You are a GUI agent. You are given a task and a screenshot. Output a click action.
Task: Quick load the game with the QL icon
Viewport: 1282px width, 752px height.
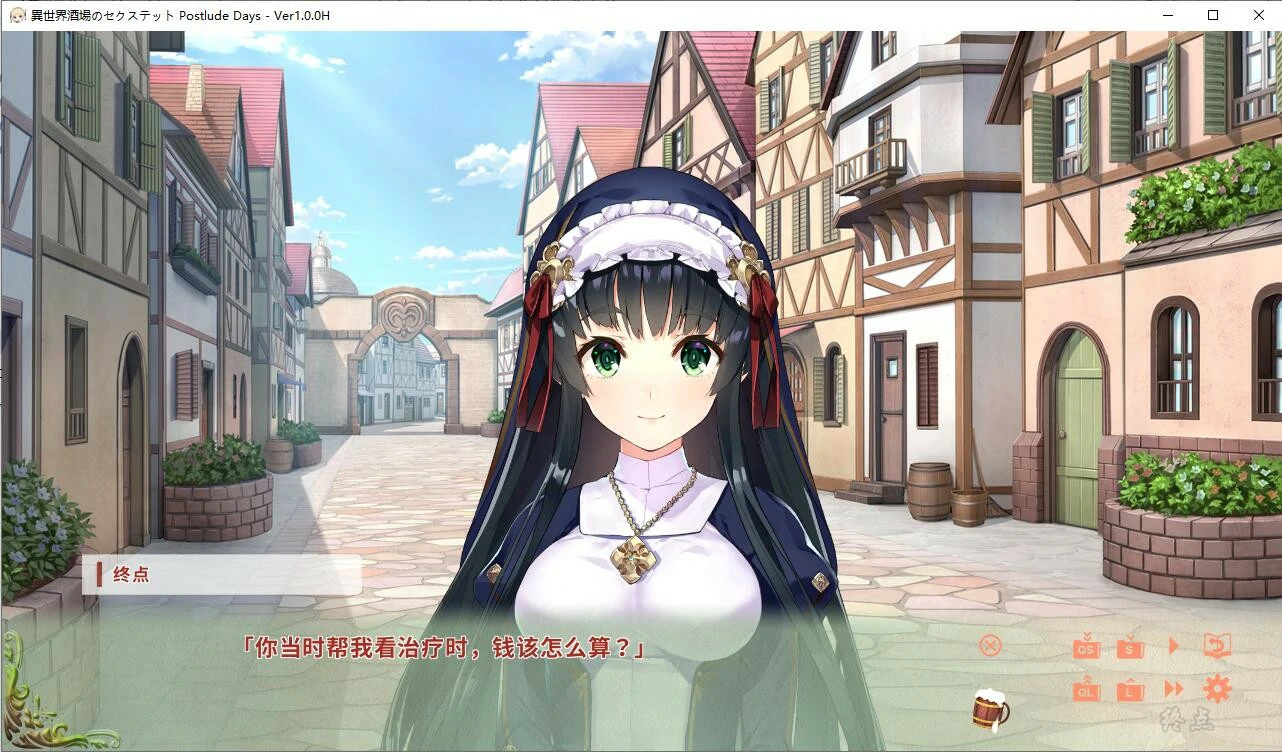(1087, 691)
